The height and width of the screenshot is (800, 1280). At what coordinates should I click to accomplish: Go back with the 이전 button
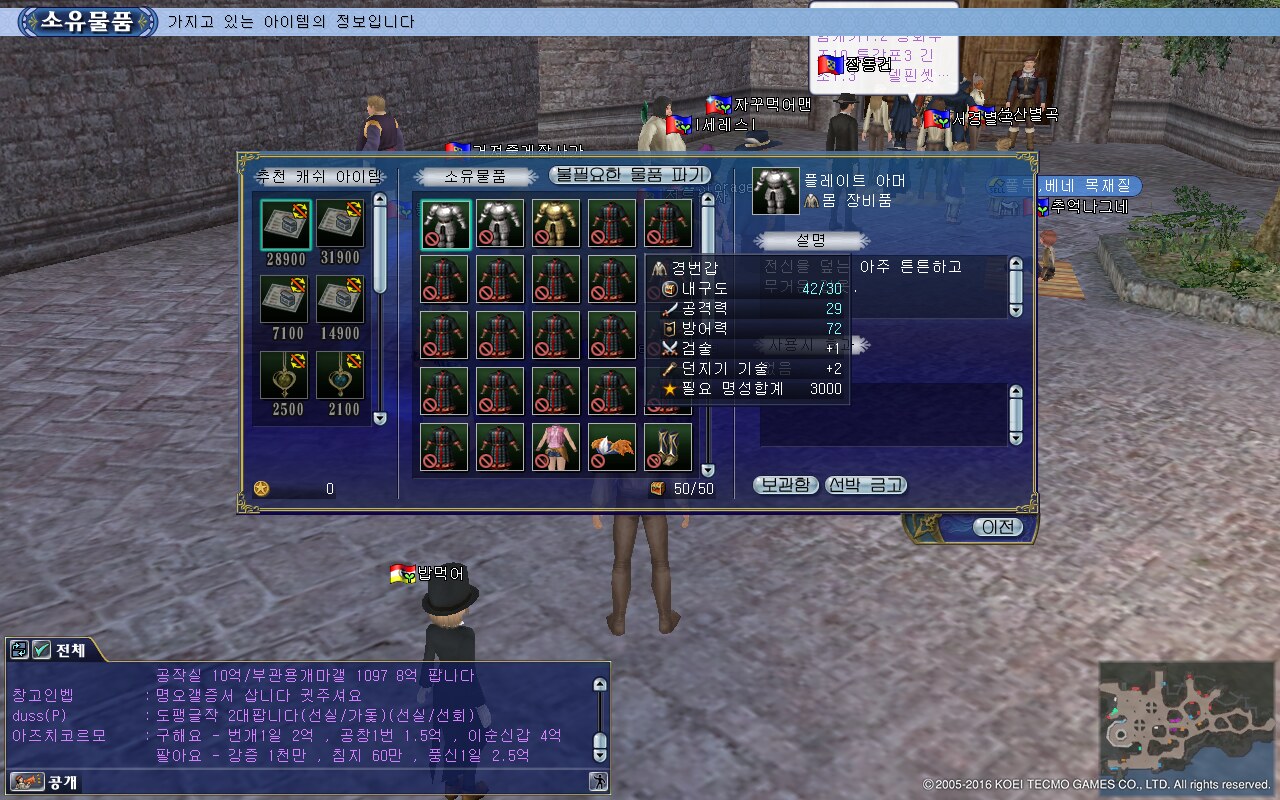coord(997,527)
